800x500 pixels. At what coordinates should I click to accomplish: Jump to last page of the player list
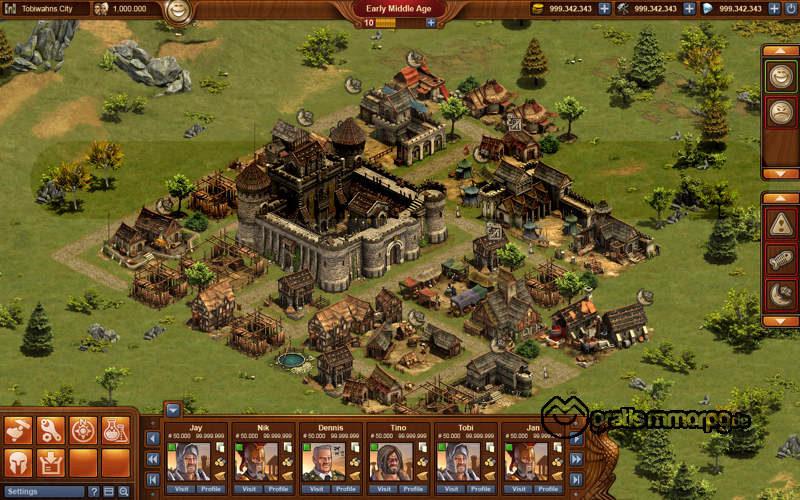(x=577, y=479)
